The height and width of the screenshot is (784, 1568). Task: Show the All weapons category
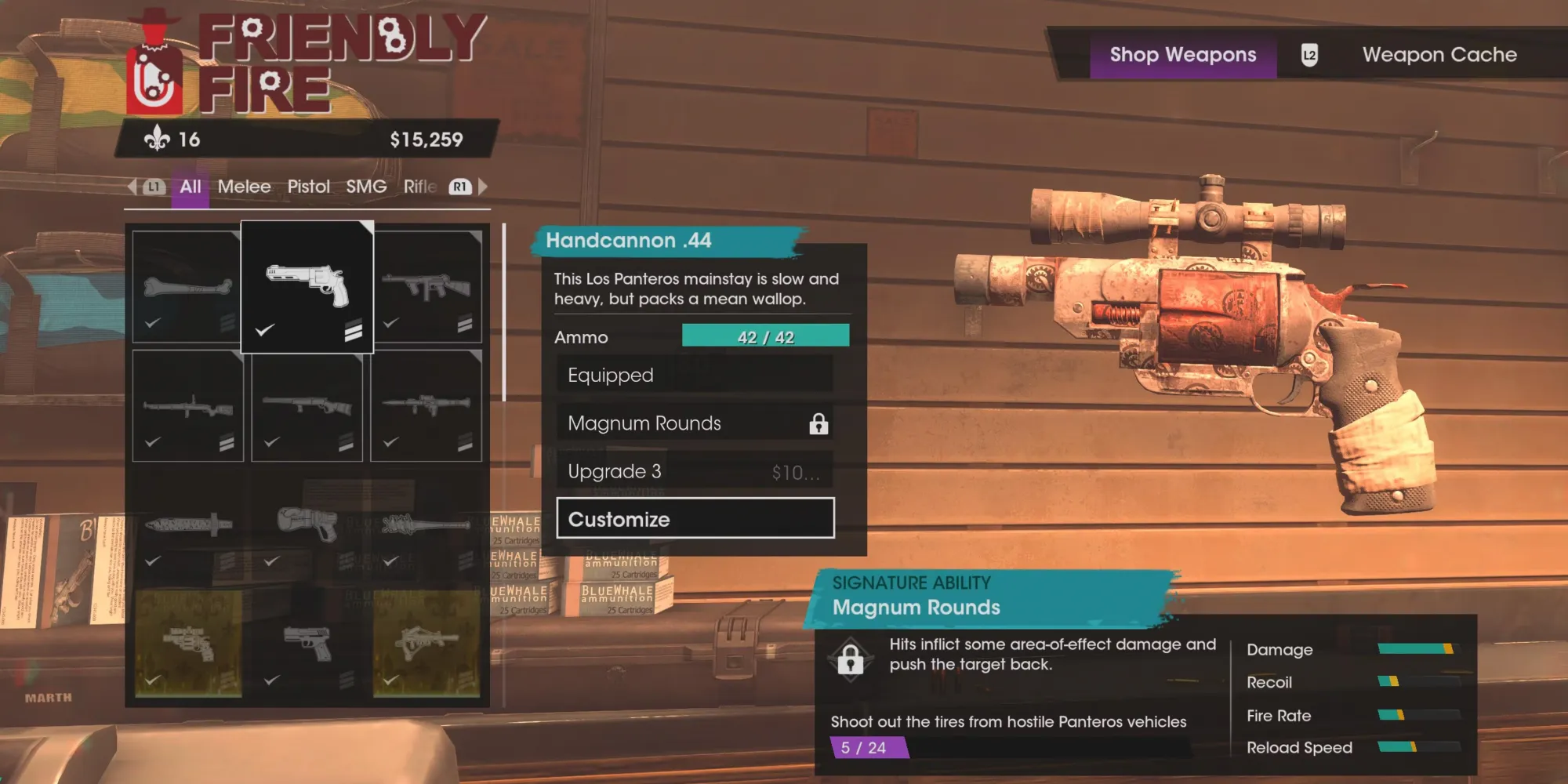pyautogui.click(x=190, y=187)
